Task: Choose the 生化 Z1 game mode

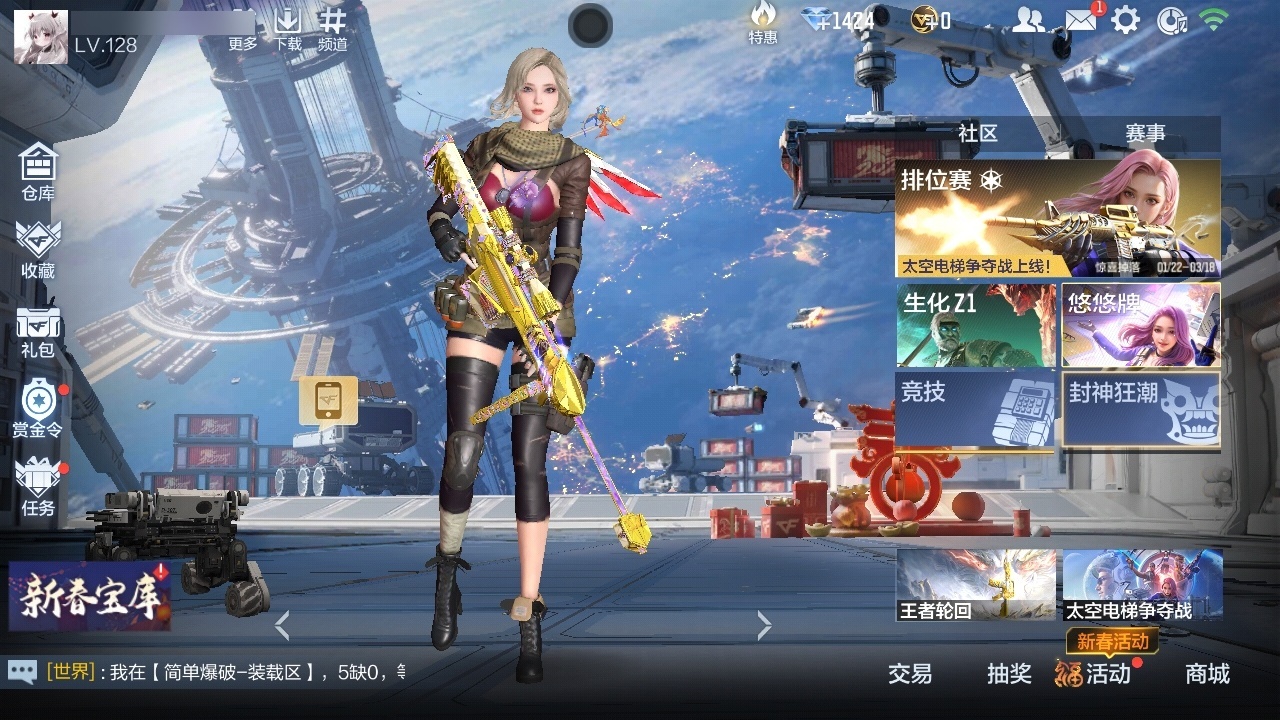Action: tap(975, 325)
